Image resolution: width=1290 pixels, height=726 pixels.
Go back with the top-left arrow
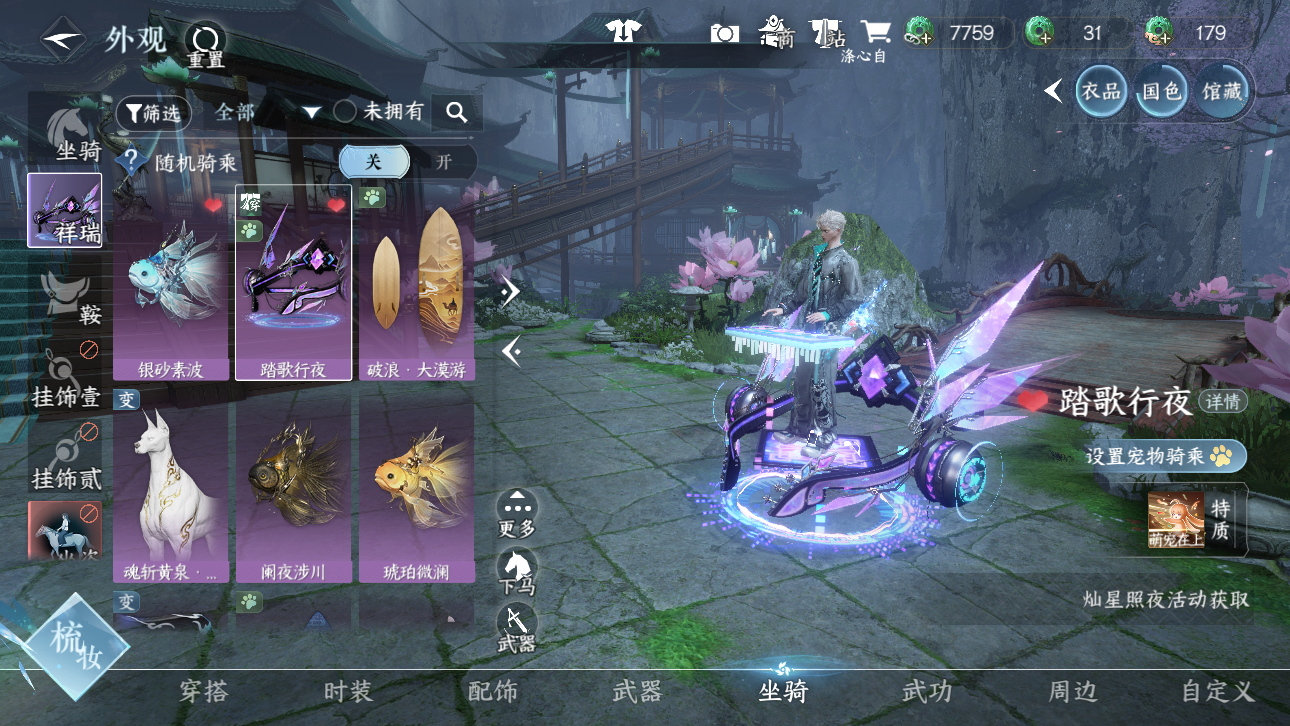62,39
